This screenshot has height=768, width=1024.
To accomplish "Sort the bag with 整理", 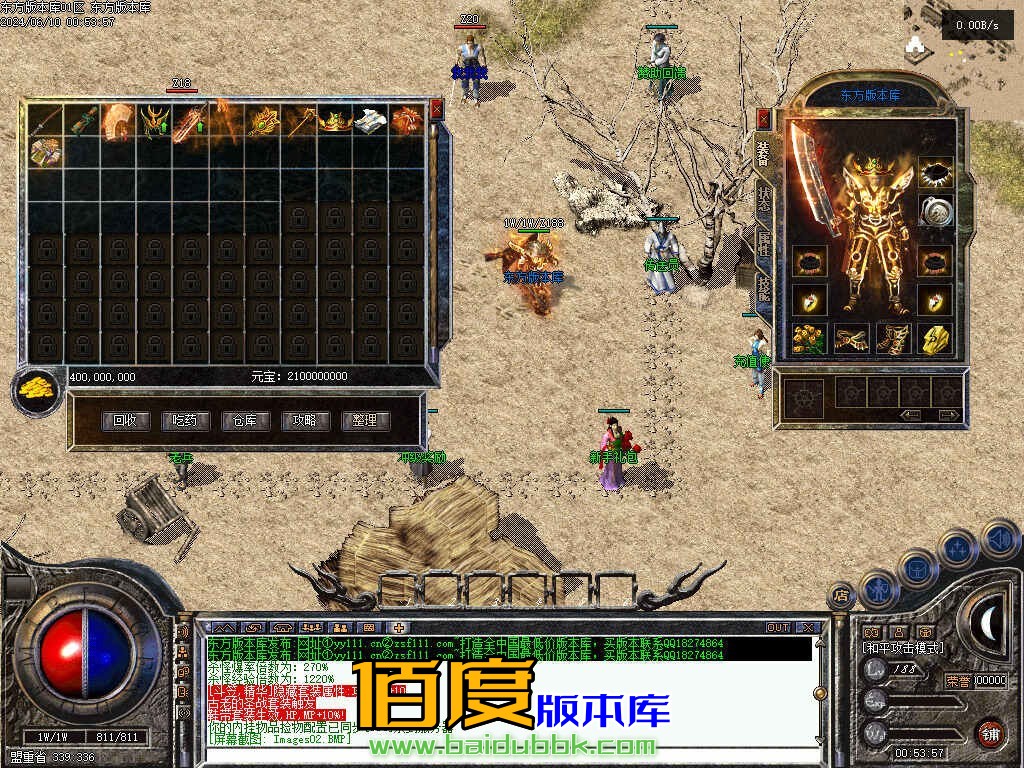I will (x=365, y=421).
